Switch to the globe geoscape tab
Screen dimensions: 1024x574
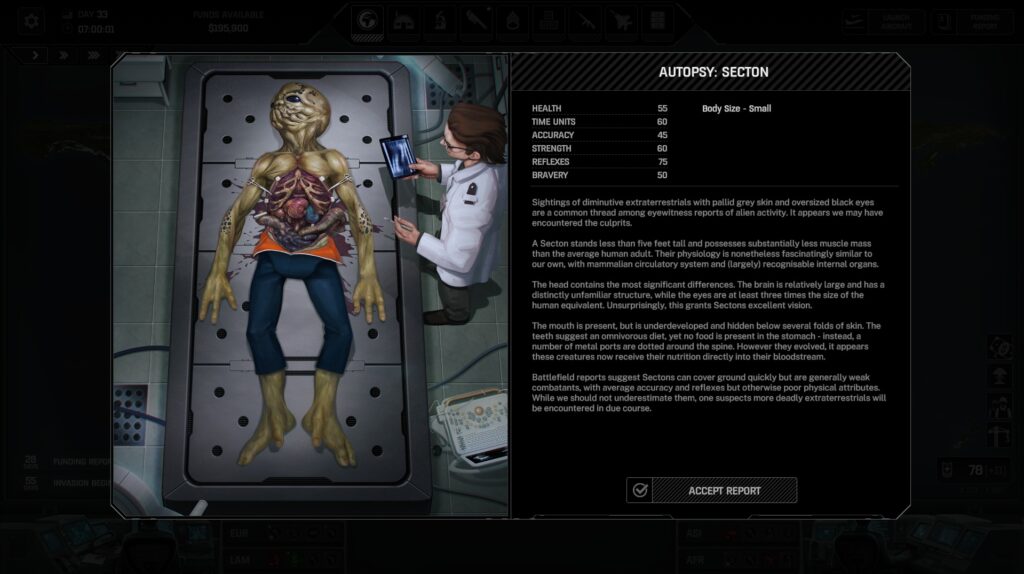[x=368, y=21]
